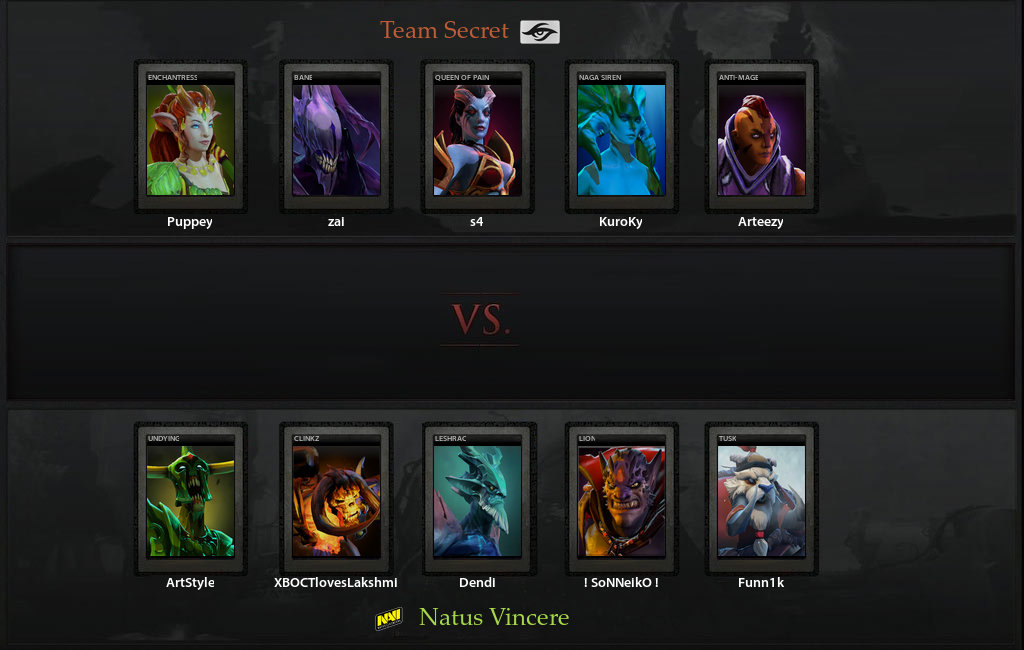Select Puppey's Enchantress hero card

coord(190,137)
